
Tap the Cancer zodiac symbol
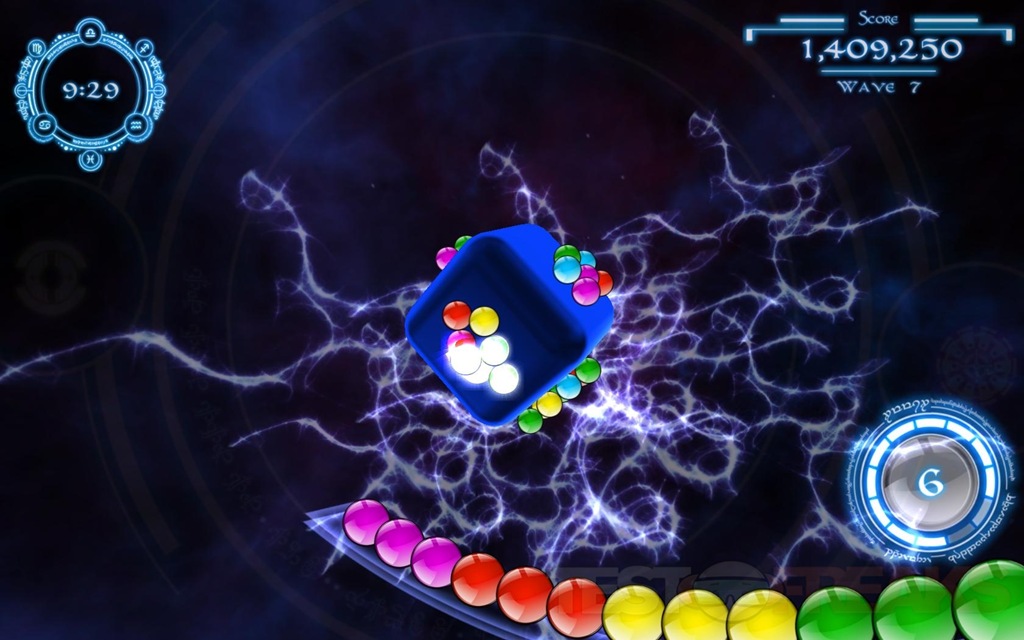(44, 125)
